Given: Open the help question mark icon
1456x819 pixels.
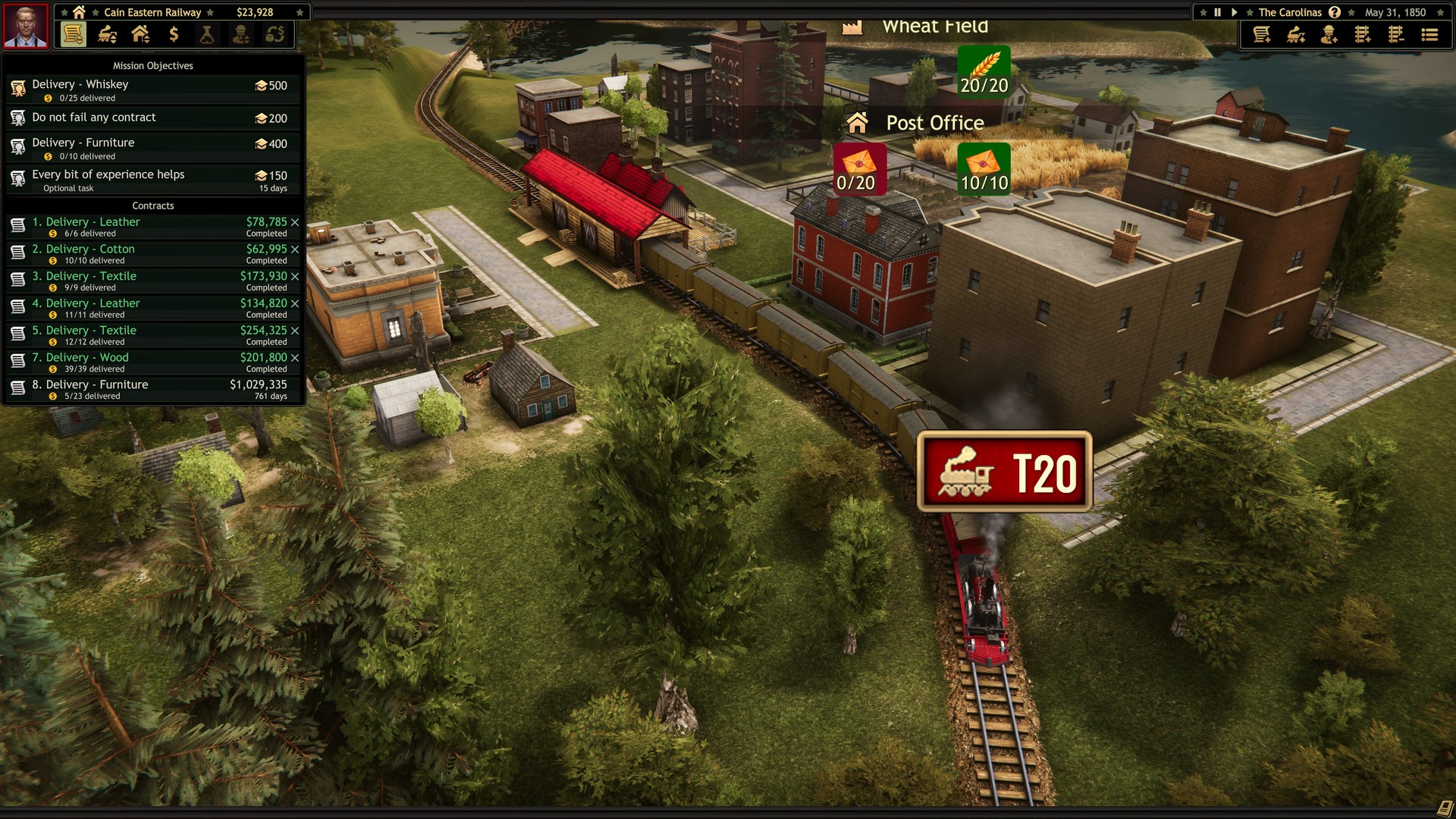Looking at the screenshot, I should point(1334,11).
